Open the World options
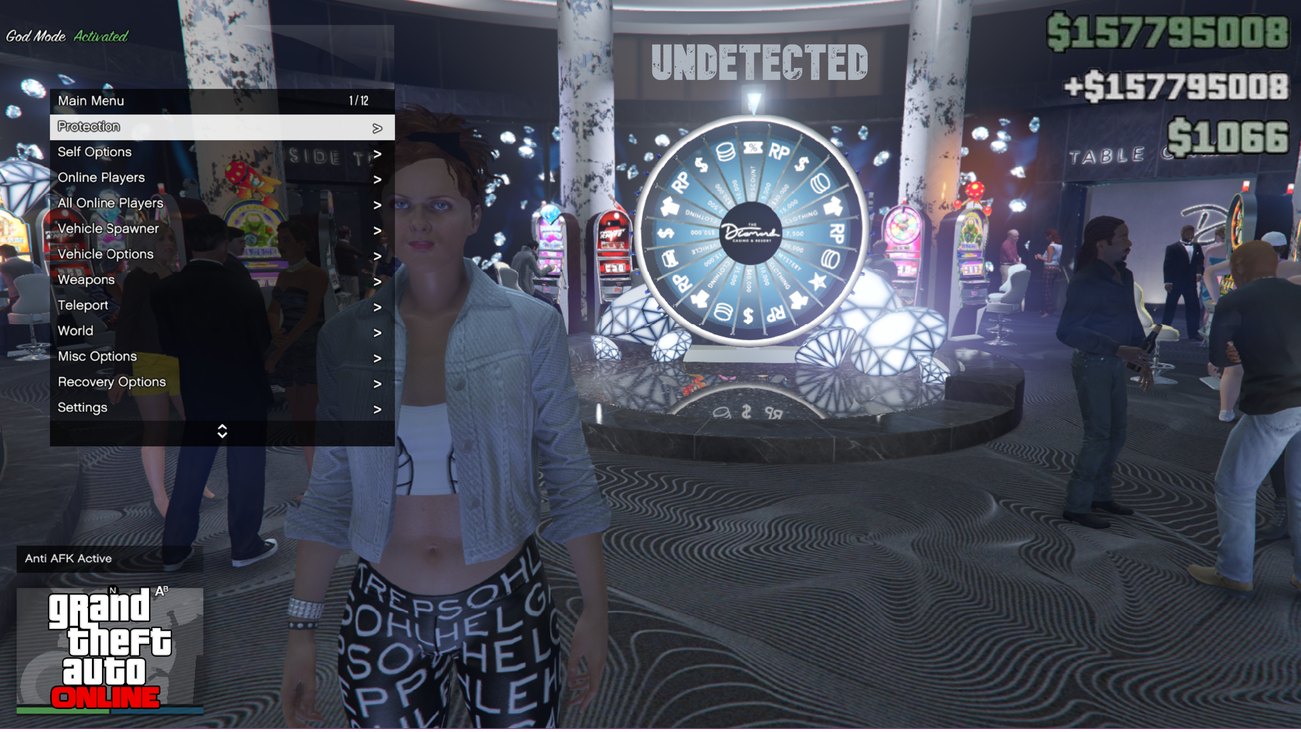This screenshot has width=1301, height=732. [x=221, y=331]
